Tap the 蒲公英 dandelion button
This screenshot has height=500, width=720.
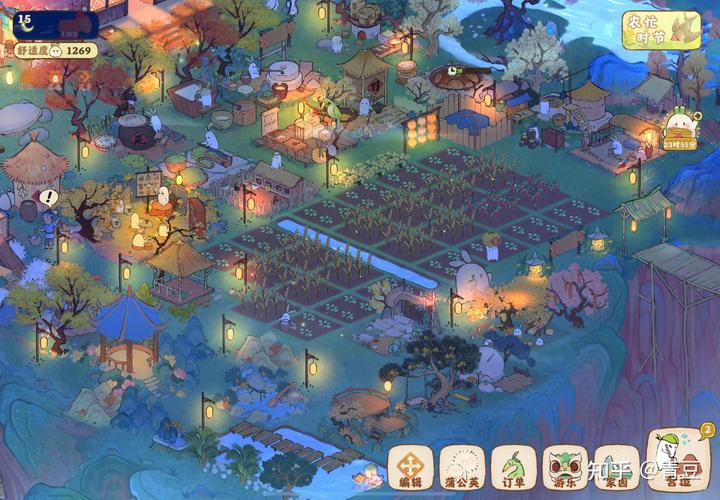tap(462, 466)
